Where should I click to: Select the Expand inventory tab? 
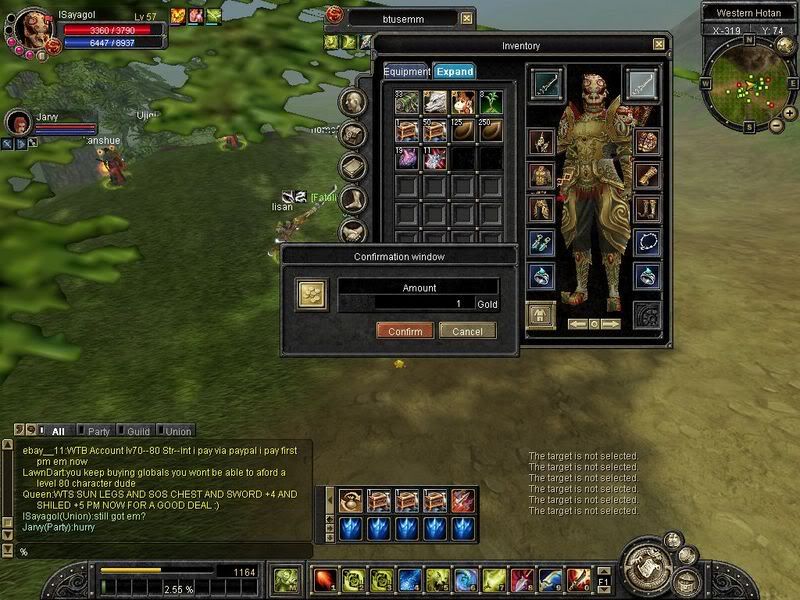(454, 72)
